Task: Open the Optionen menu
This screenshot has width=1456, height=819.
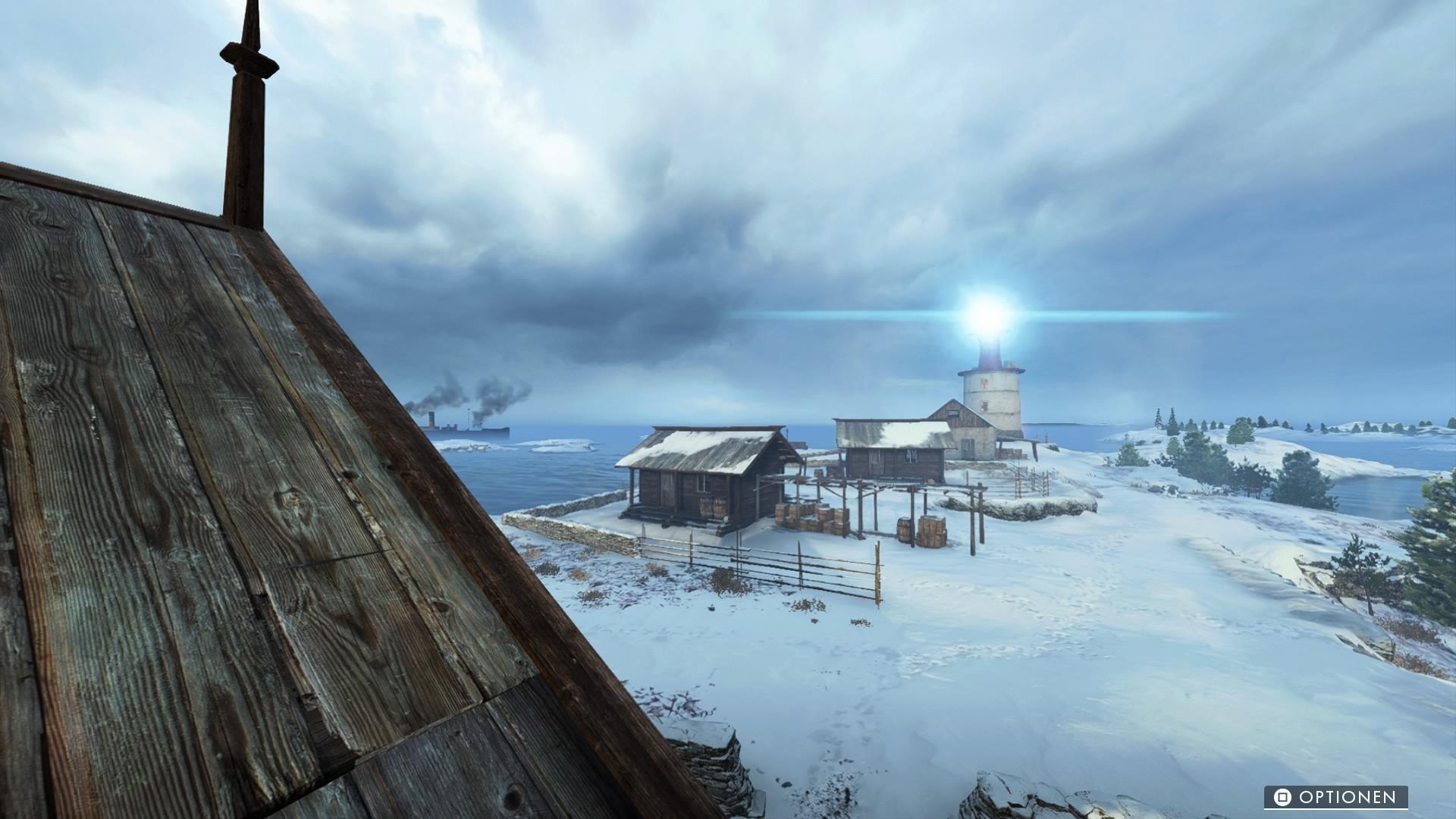Action: pos(1335,797)
